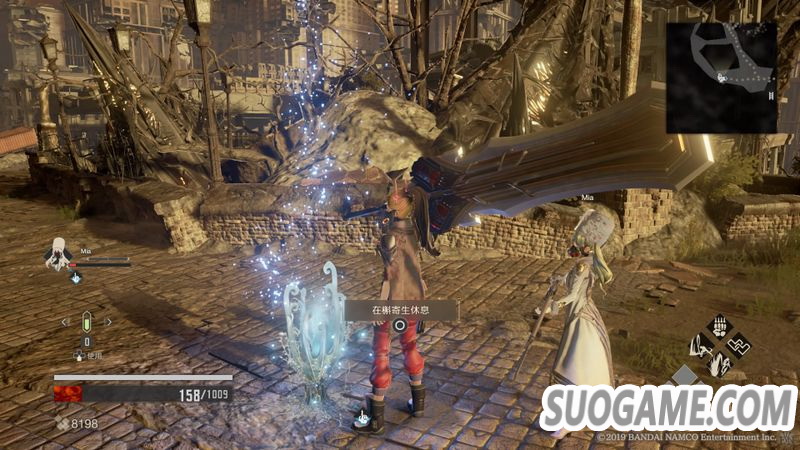Viewport: 800px width, 450px height.
Task: Activate the claw gift icon
Action: [x=718, y=327]
